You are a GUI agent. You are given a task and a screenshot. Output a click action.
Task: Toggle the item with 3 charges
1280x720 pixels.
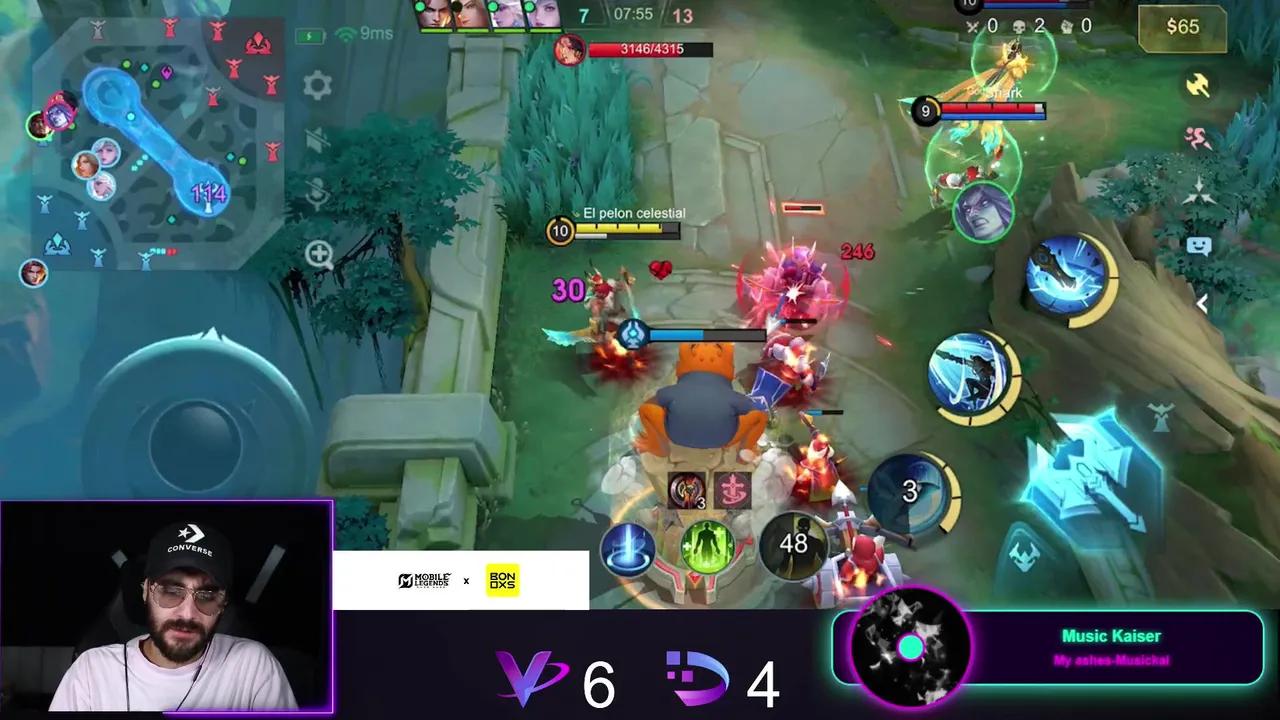pyautogui.click(x=684, y=490)
